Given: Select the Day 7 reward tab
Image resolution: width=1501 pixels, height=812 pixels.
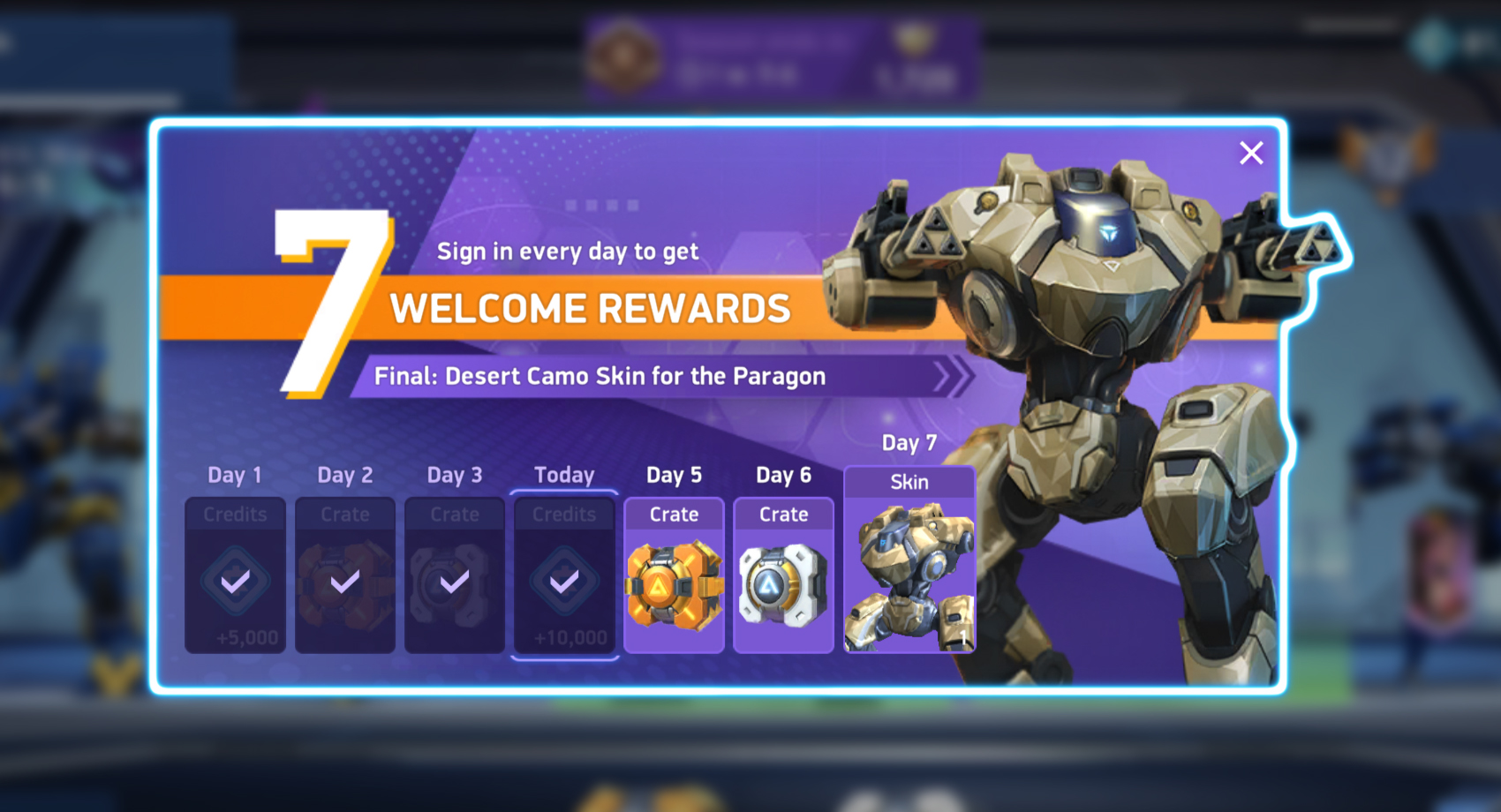Looking at the screenshot, I should click(909, 443).
